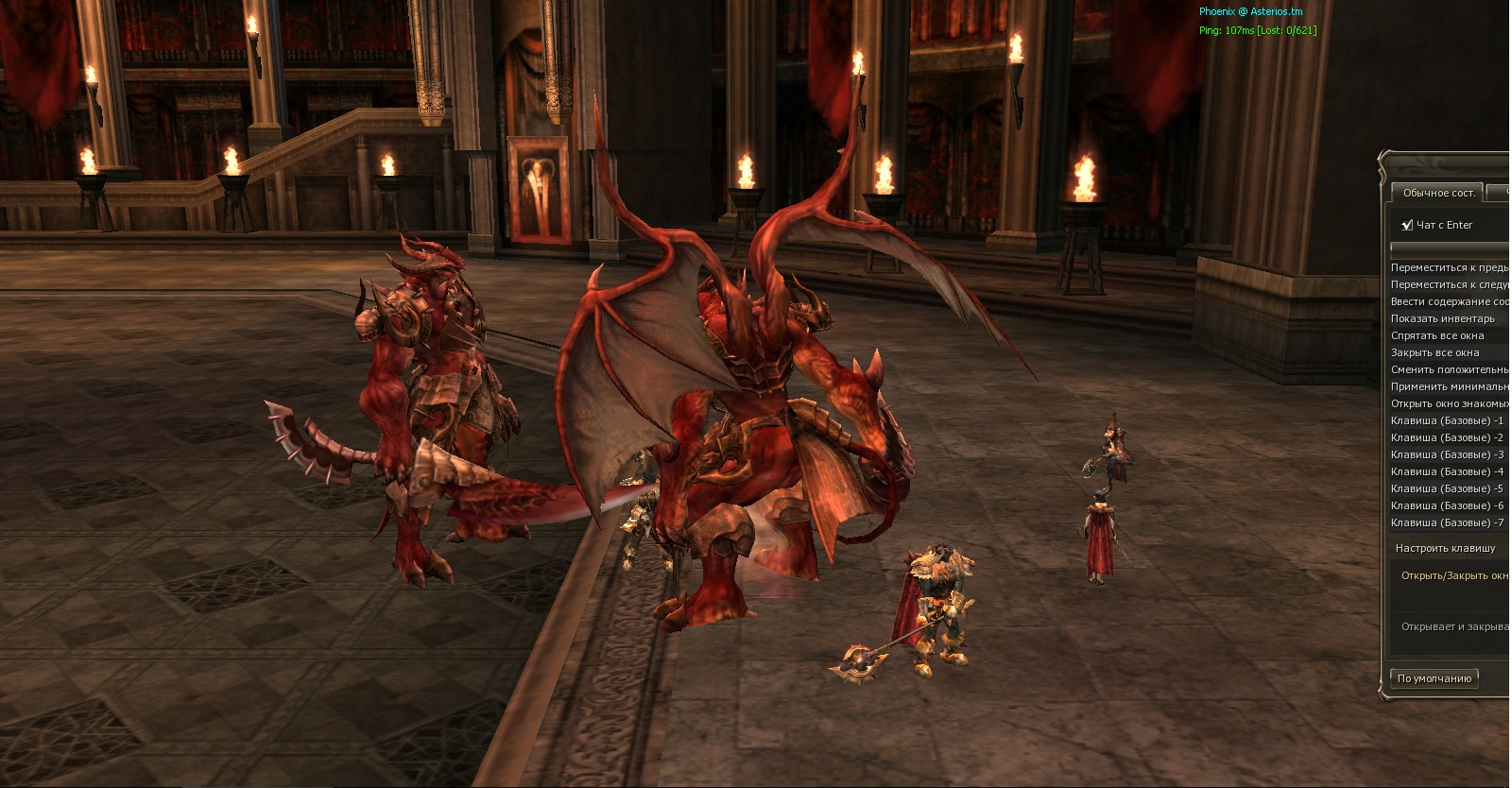Screen dimensions: 1512x788
Task: Select the "Ввести содержание" binding row
Action: [1449, 301]
